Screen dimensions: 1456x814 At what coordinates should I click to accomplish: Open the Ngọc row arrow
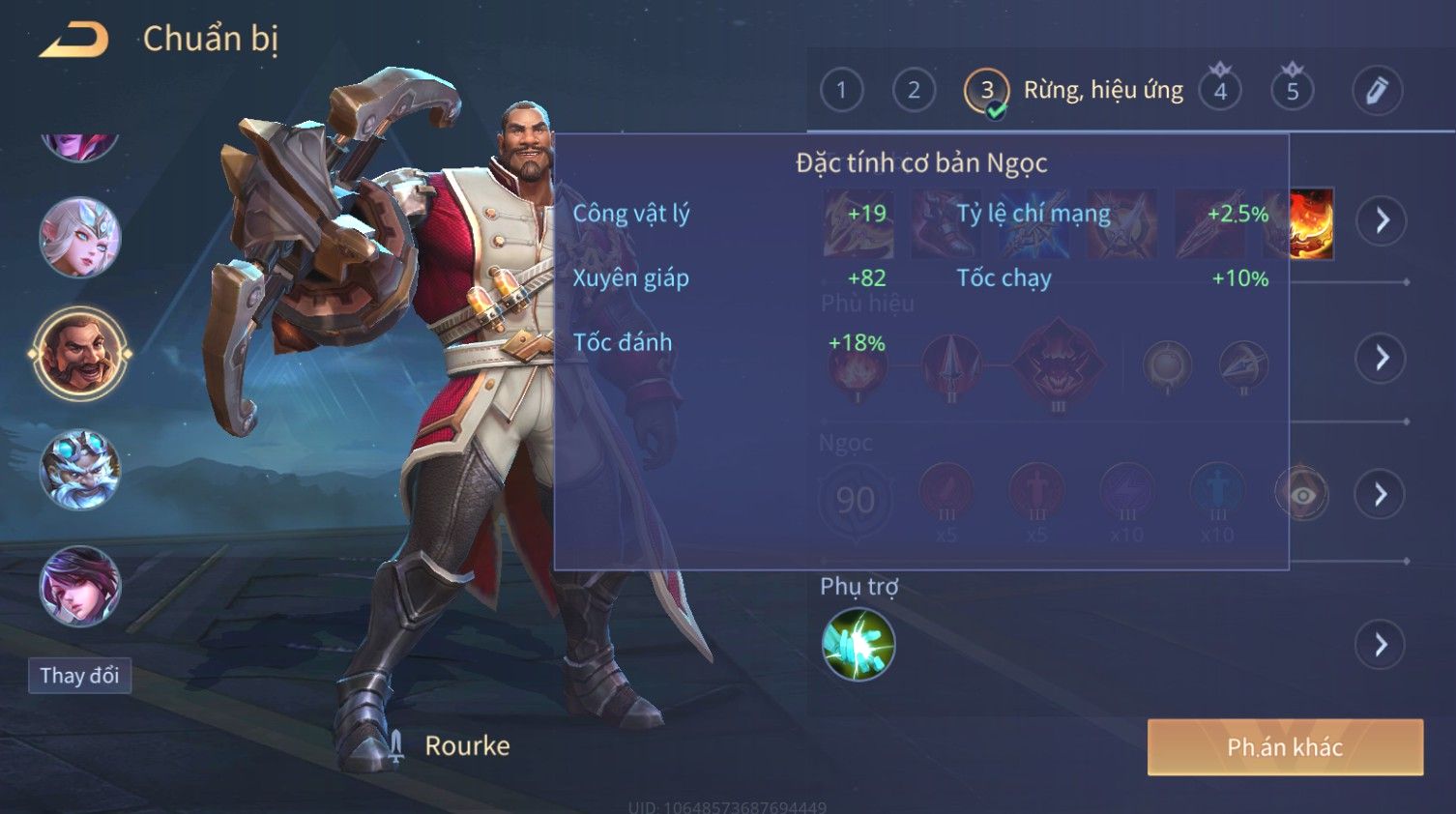tap(1381, 495)
